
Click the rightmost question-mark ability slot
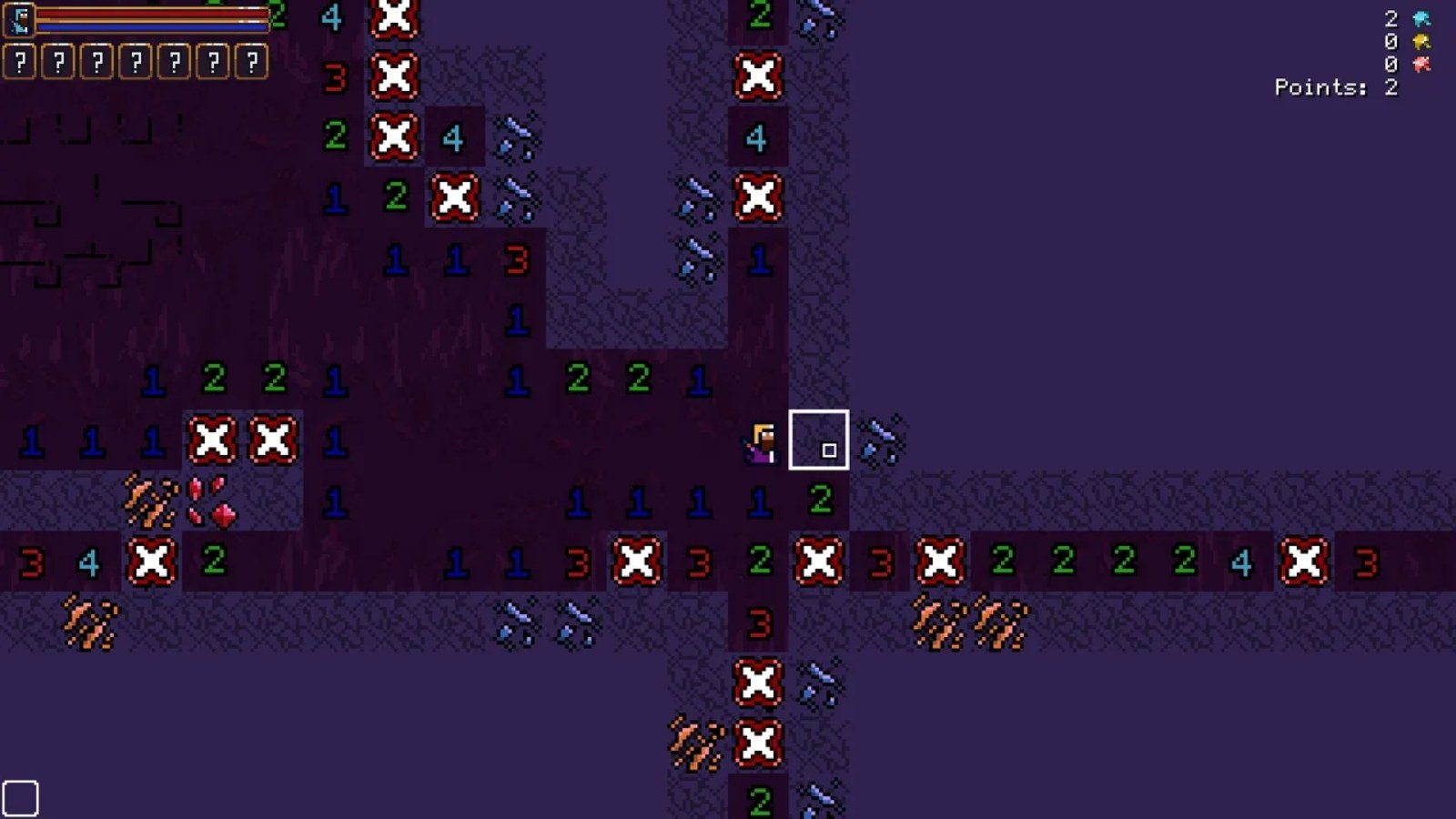248,64
